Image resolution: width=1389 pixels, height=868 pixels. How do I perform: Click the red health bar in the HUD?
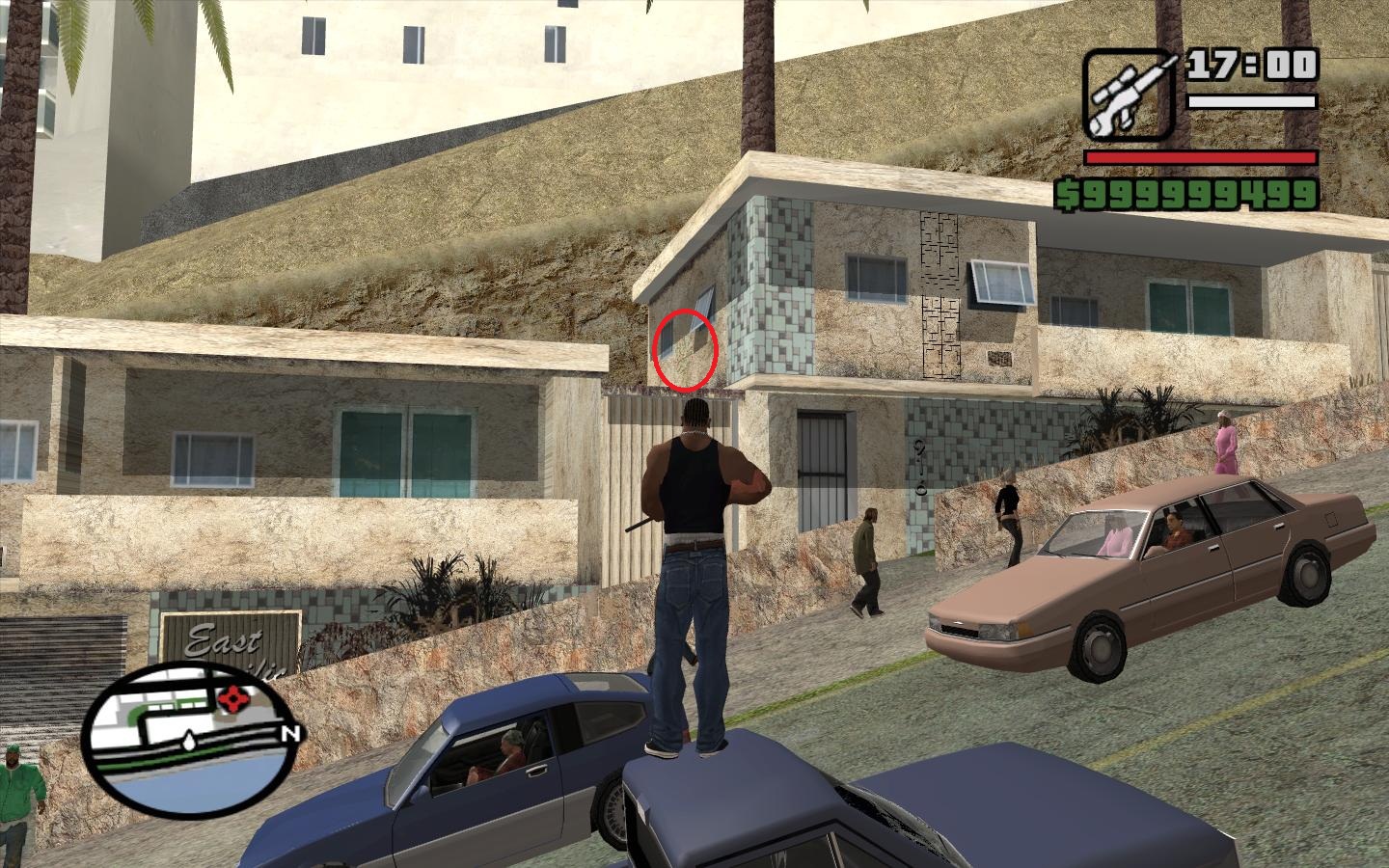[x=1201, y=157]
